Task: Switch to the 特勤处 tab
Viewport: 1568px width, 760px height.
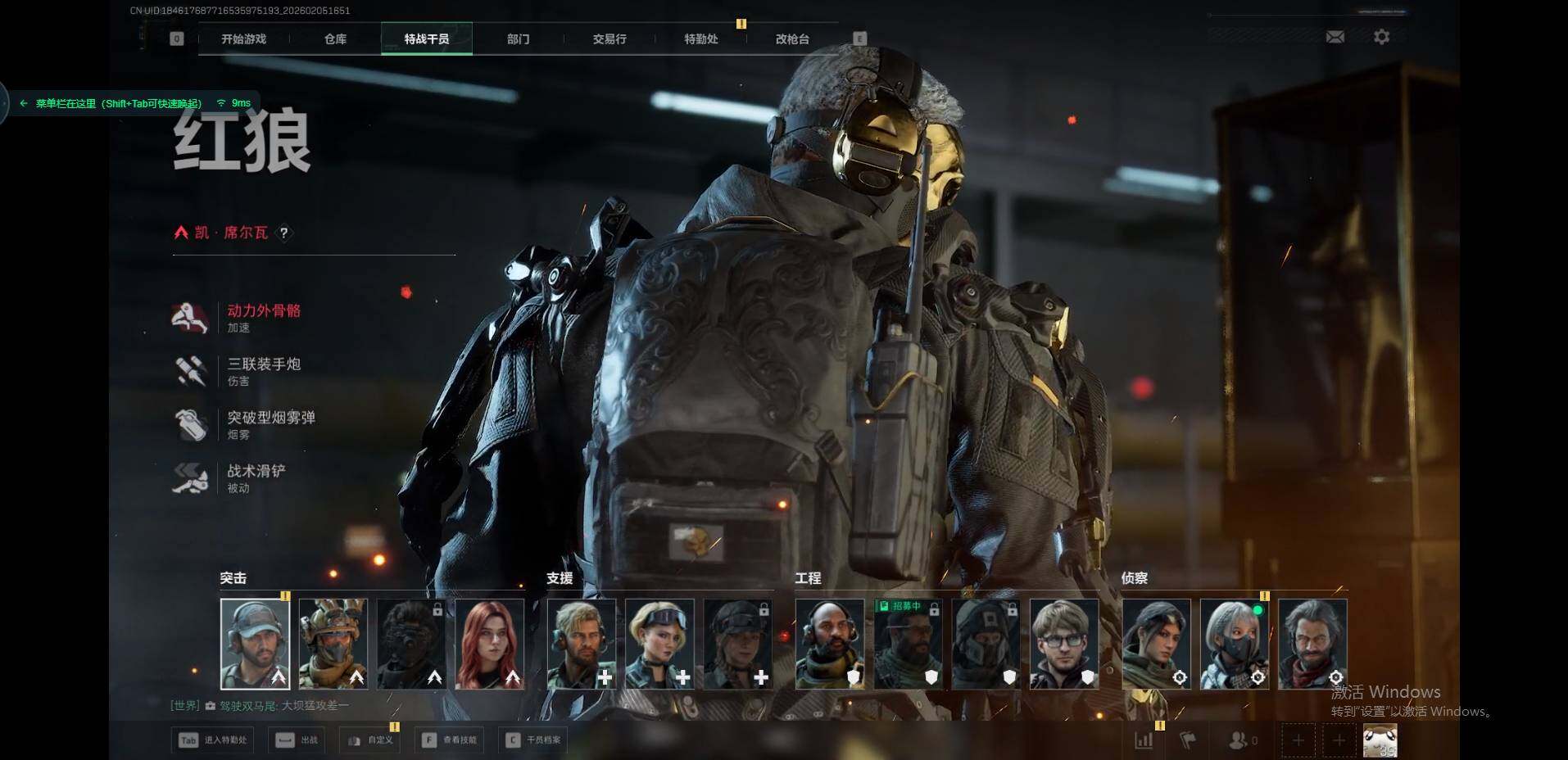Action: [701, 39]
